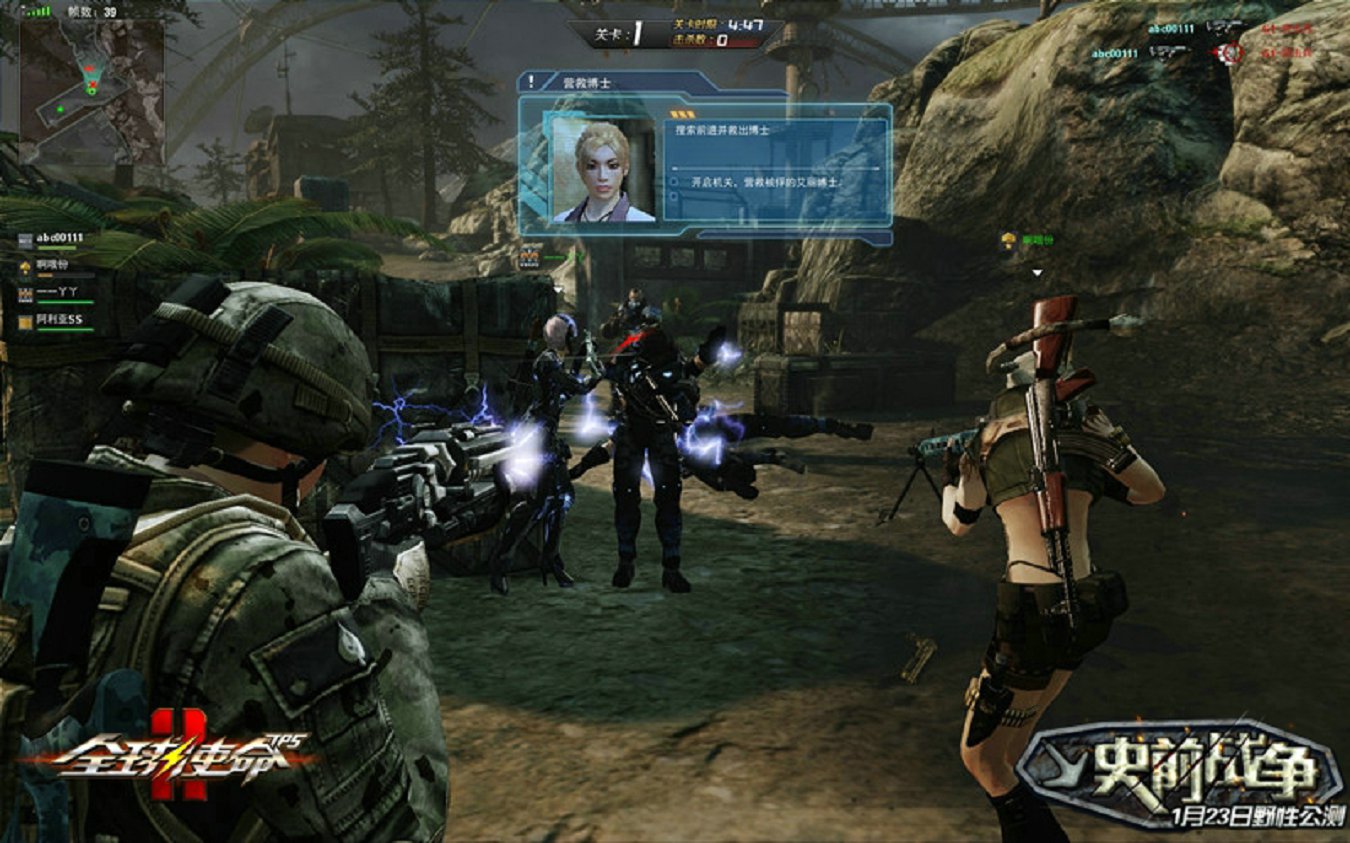Click the exclamation mark mission icon

coord(531,82)
